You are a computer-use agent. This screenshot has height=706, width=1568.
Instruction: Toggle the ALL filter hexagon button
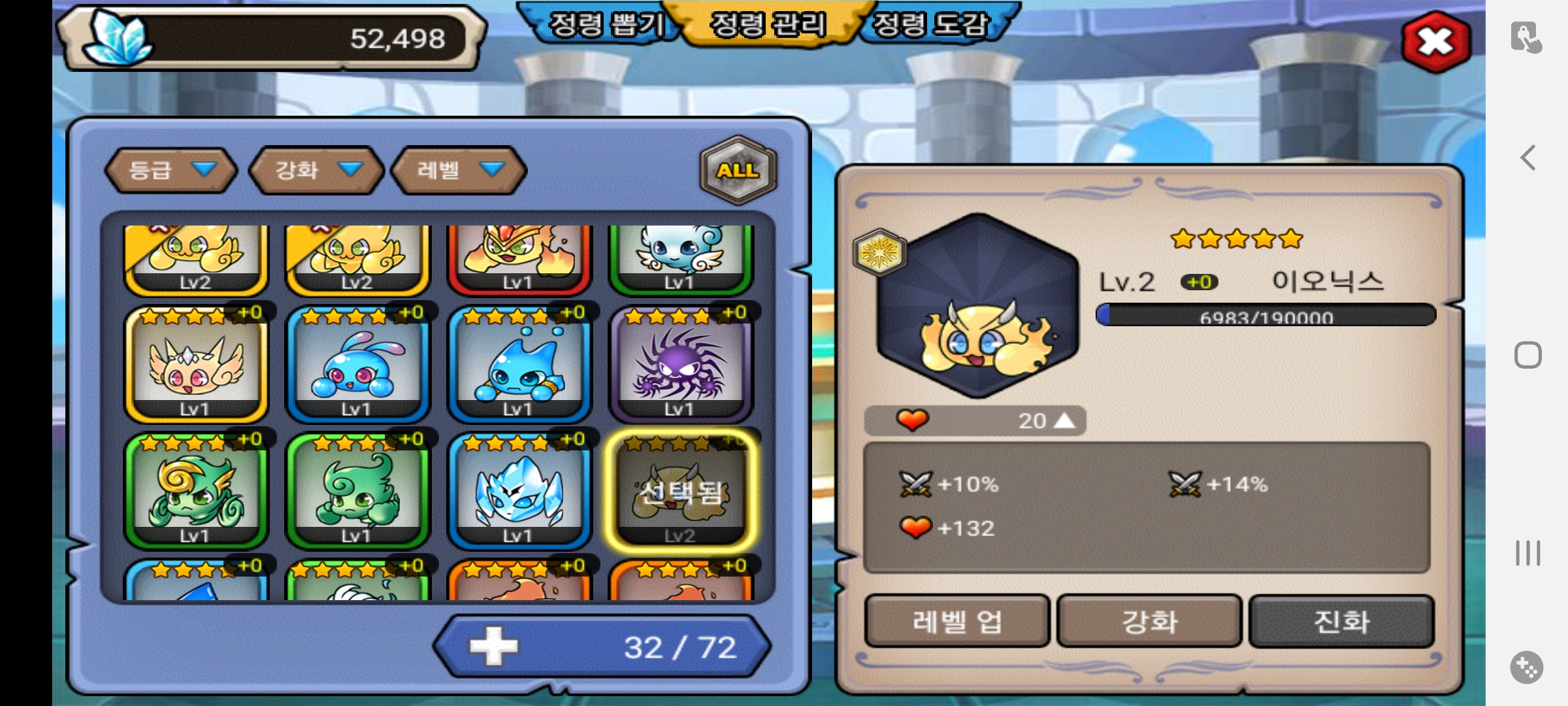tap(738, 170)
